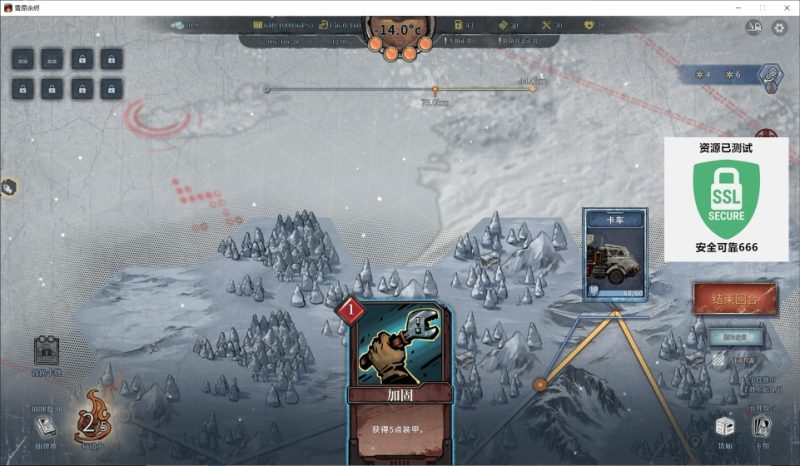Open the cargo box icon
The height and width of the screenshot is (466, 800).
[725, 428]
